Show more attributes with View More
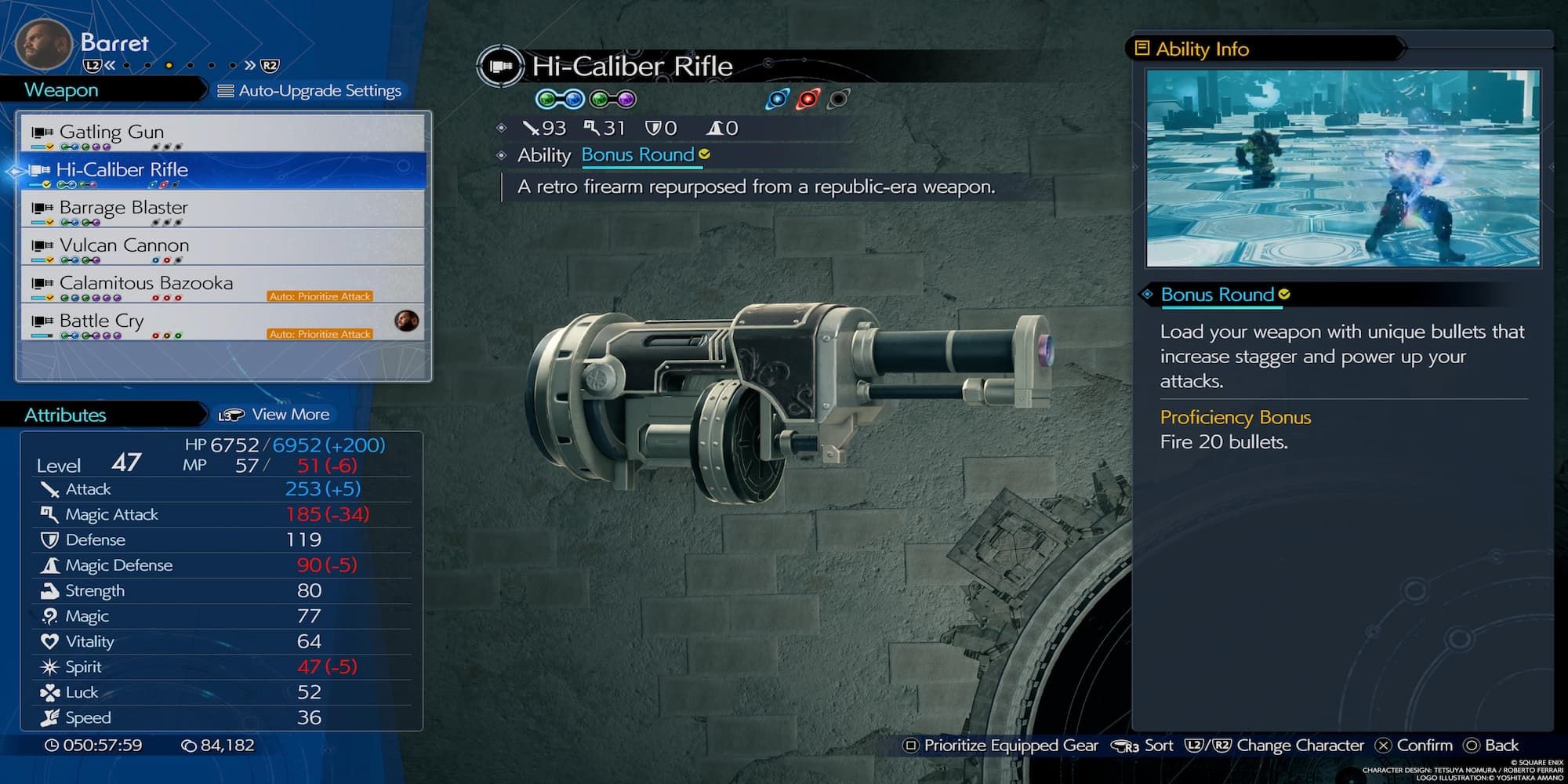Image resolution: width=1568 pixels, height=784 pixels. 274,415
